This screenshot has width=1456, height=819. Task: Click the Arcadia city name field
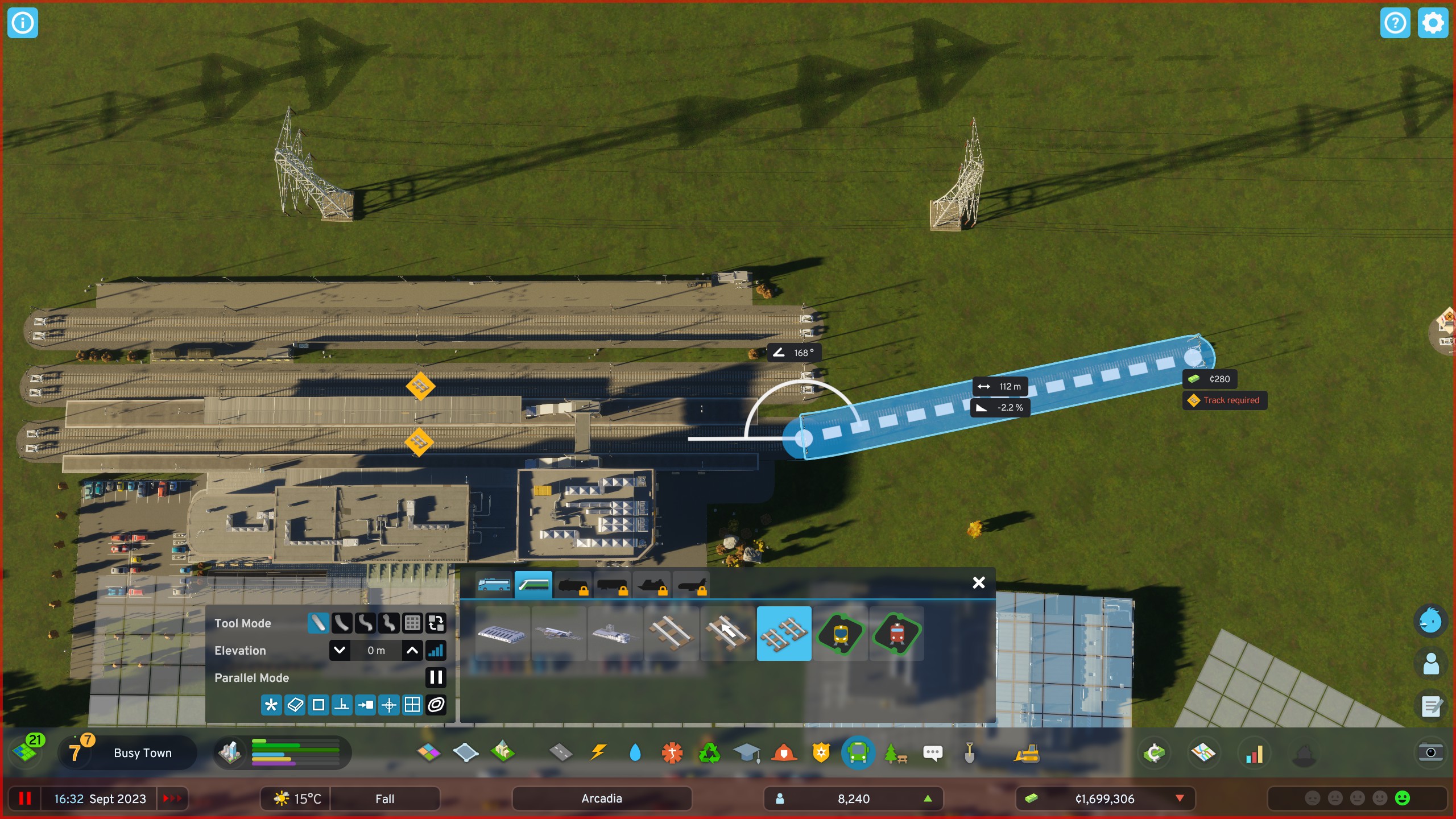tap(601, 798)
